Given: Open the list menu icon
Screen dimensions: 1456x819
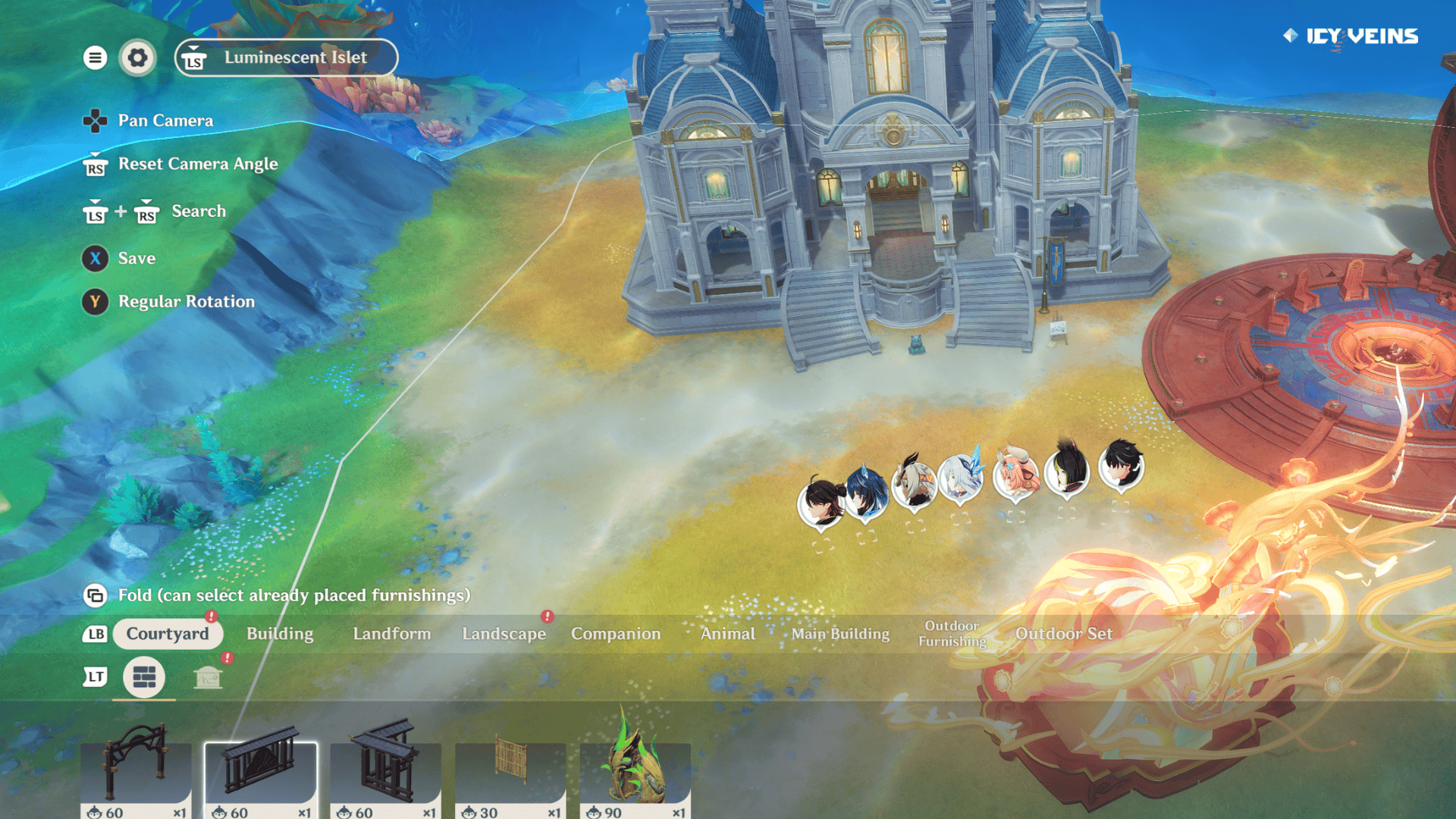Looking at the screenshot, I should click(x=95, y=58).
